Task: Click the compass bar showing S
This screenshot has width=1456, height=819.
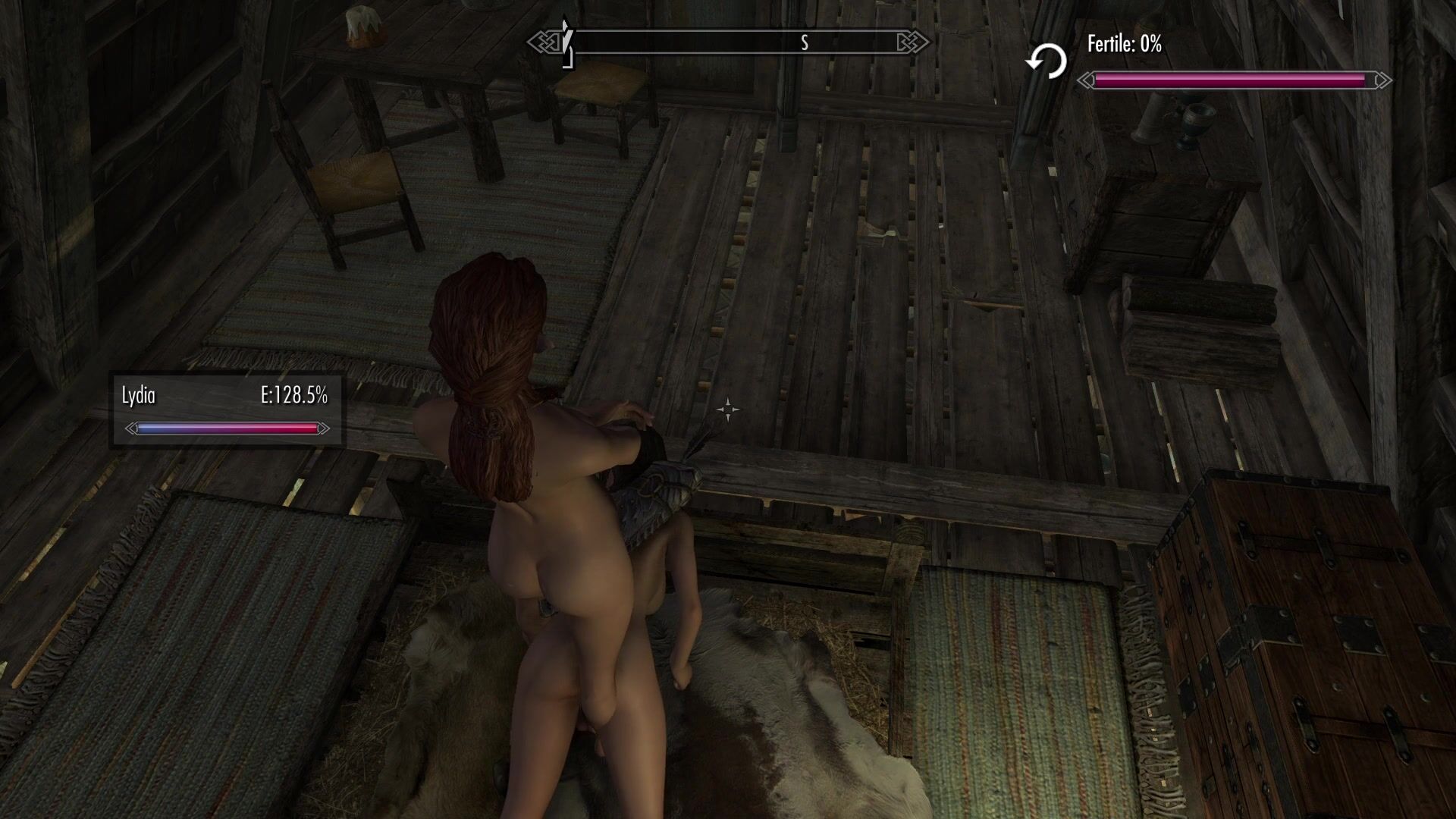Action: [728, 42]
